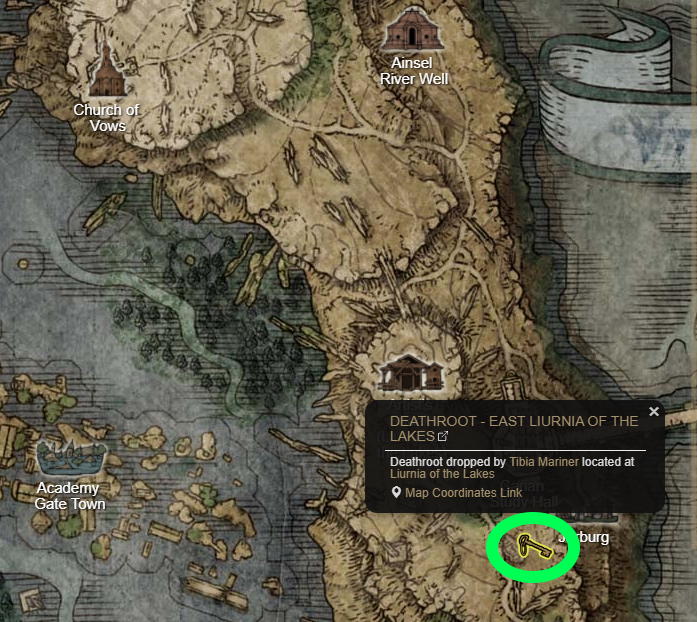Choose the Academy Gate Town marker
697x622 pixels.
[x=69, y=459]
